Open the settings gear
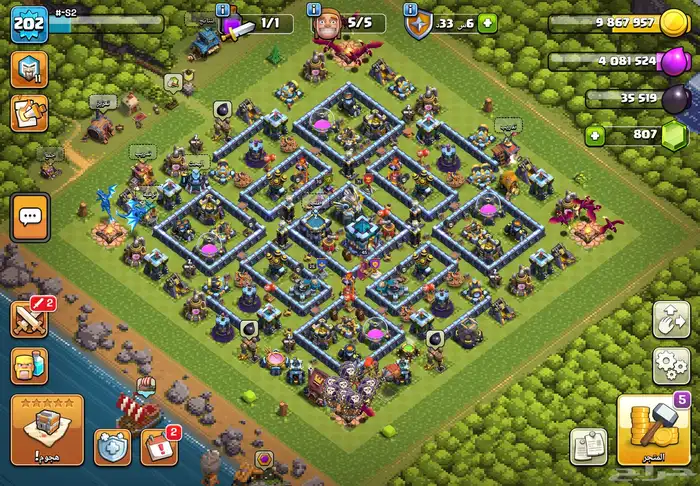The height and width of the screenshot is (486, 700). point(670,365)
